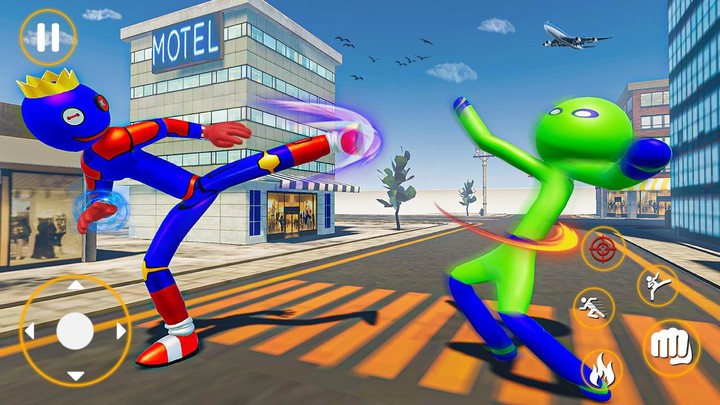Click the joystick's down arrow
Image resolution: width=720 pixels, height=405 pixels.
75,375
